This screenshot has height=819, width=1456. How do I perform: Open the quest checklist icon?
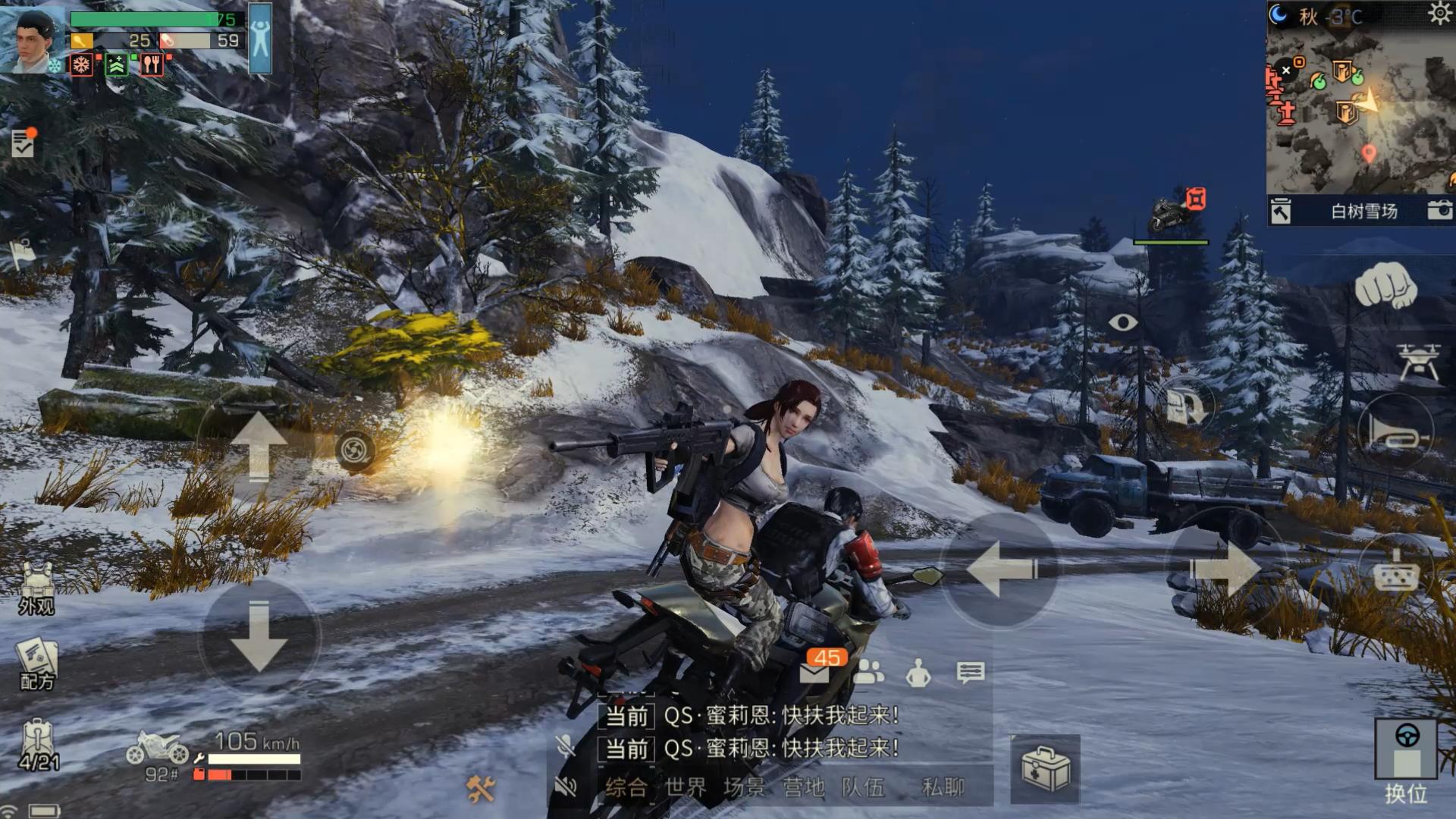pos(23,143)
